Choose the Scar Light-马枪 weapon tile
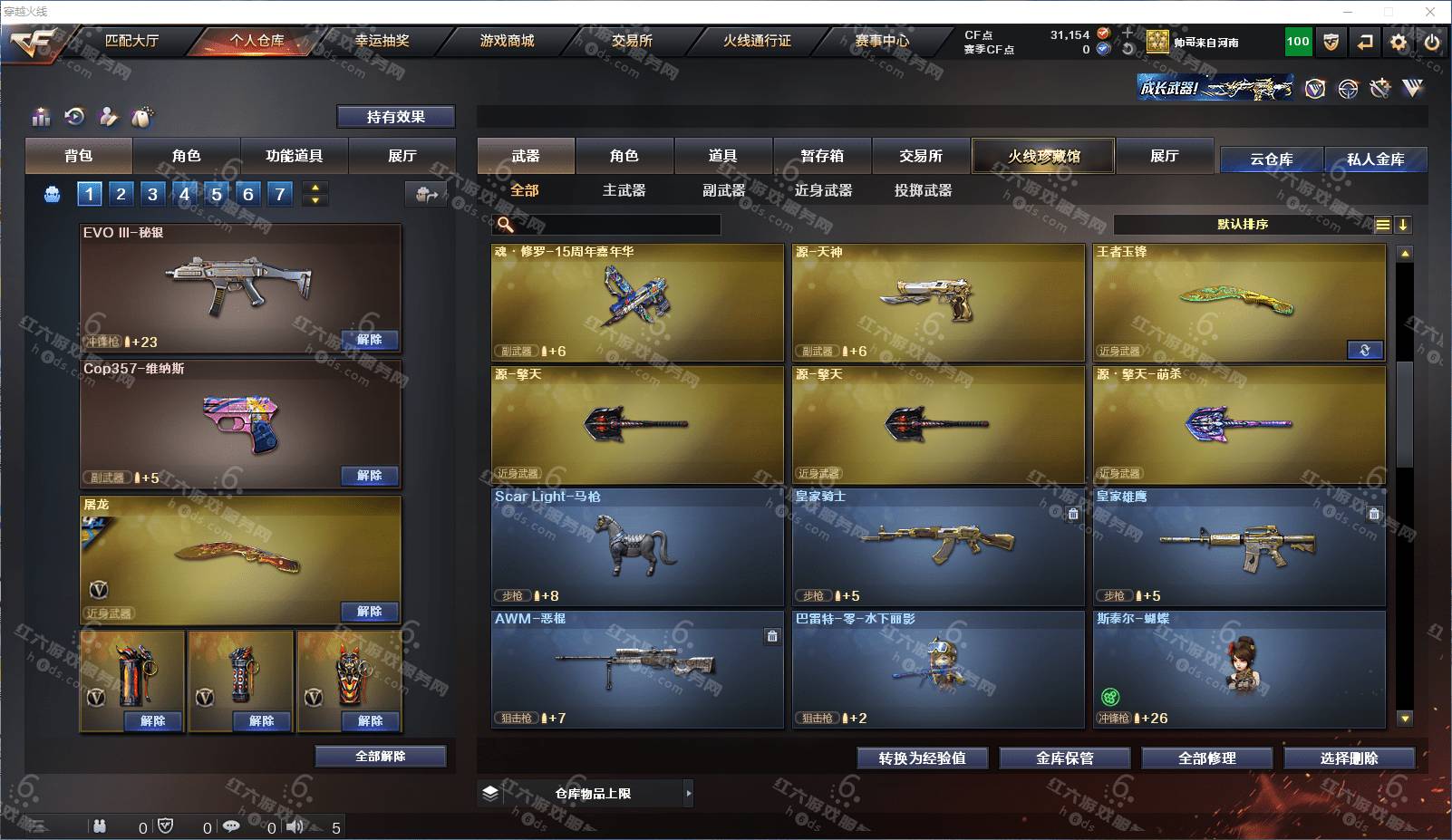Viewport: 1452px width, 840px height. tap(636, 546)
